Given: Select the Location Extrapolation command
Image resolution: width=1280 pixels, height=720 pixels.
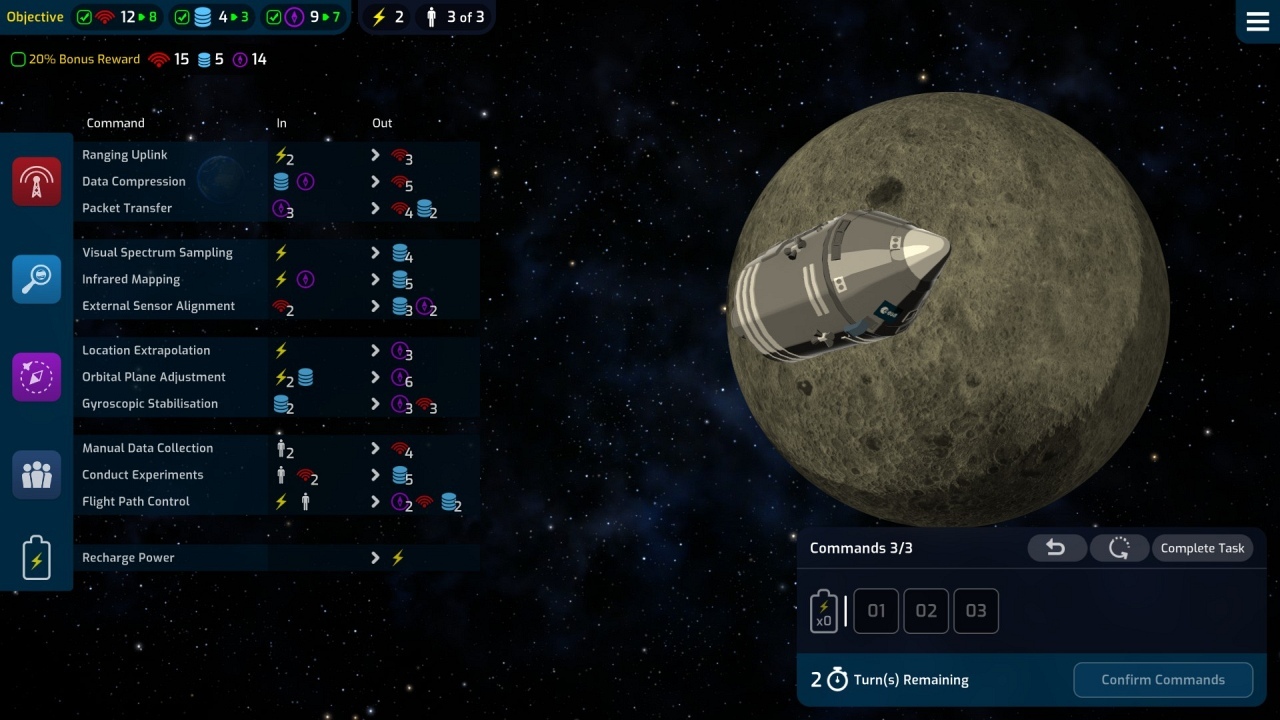Looking at the screenshot, I should 146,351.
